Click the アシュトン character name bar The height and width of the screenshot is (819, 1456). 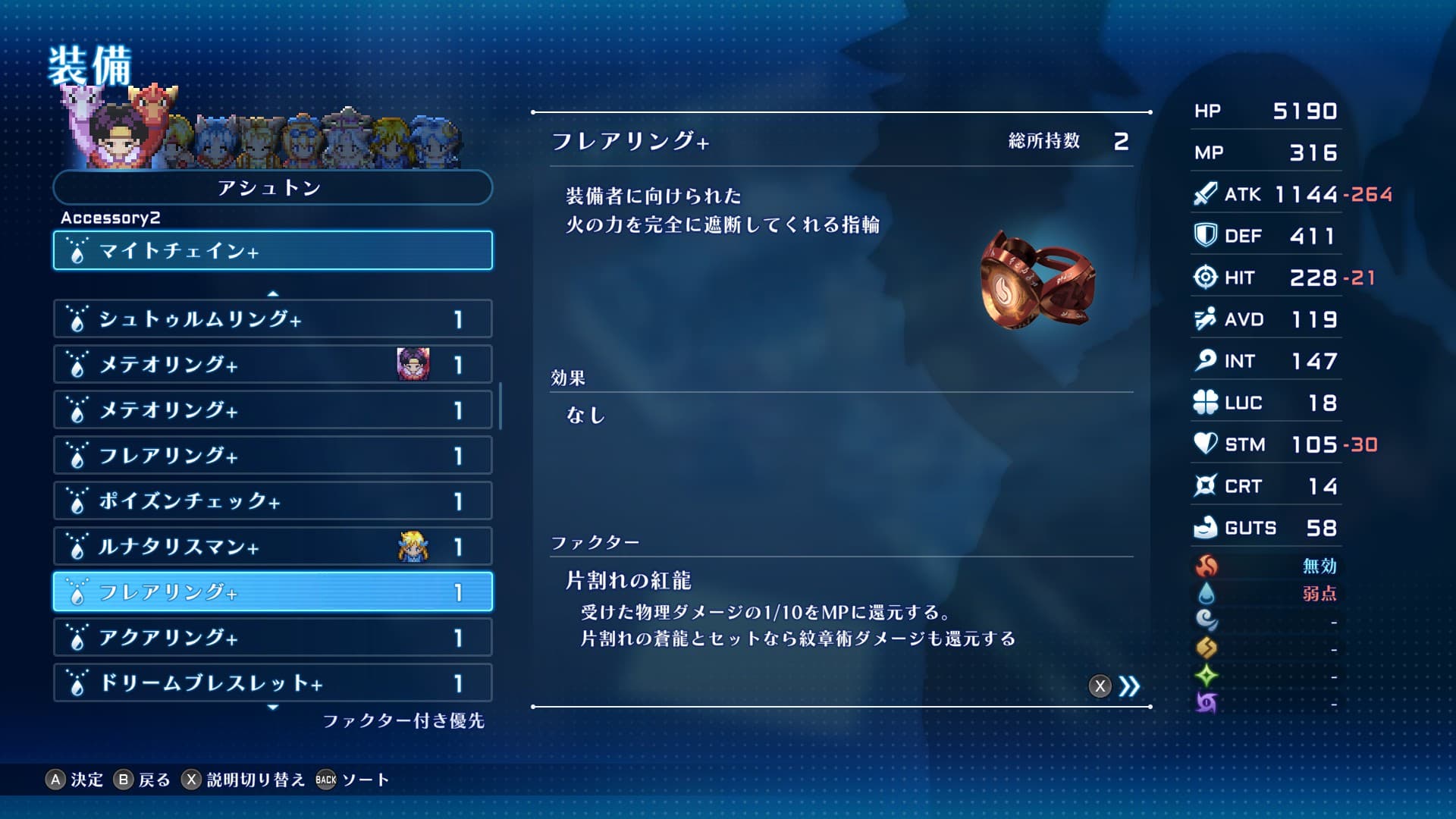(272, 187)
